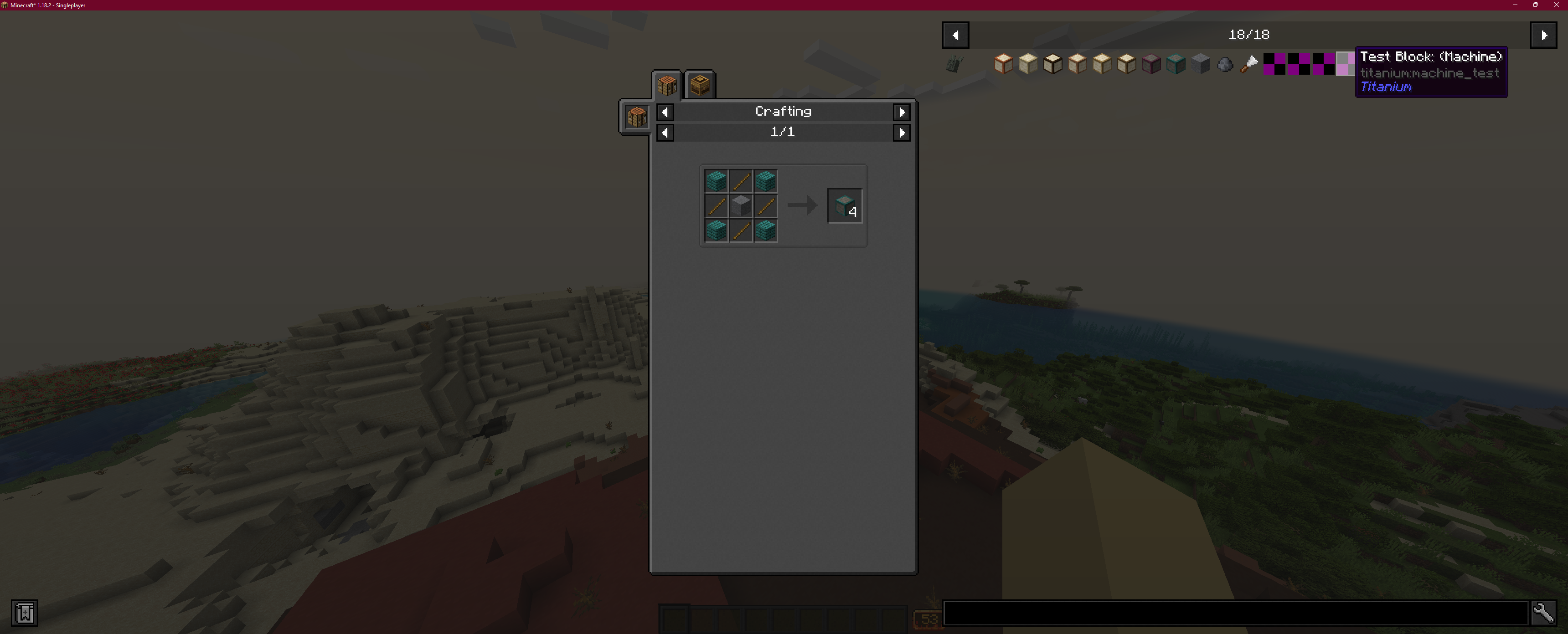Click the left arrow beside the 1/1 page
This screenshot has width=1568, height=634.
(665, 133)
